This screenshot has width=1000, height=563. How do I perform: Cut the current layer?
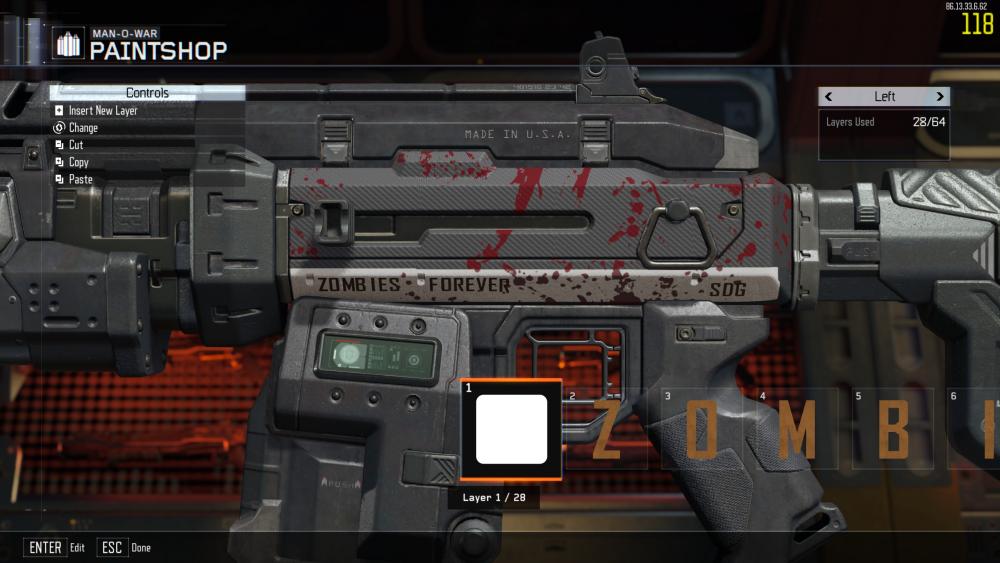click(x=75, y=145)
